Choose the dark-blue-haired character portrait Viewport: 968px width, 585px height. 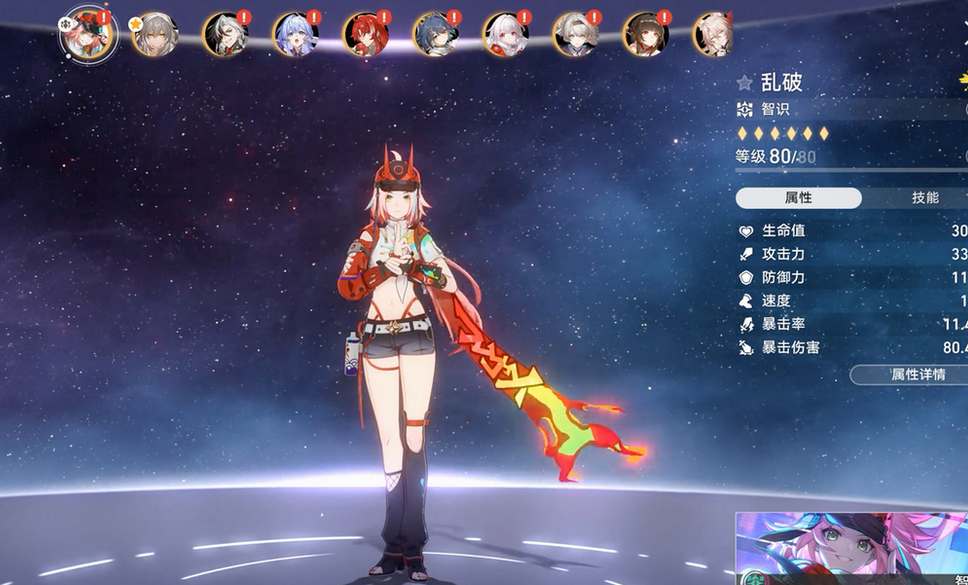(x=435, y=34)
